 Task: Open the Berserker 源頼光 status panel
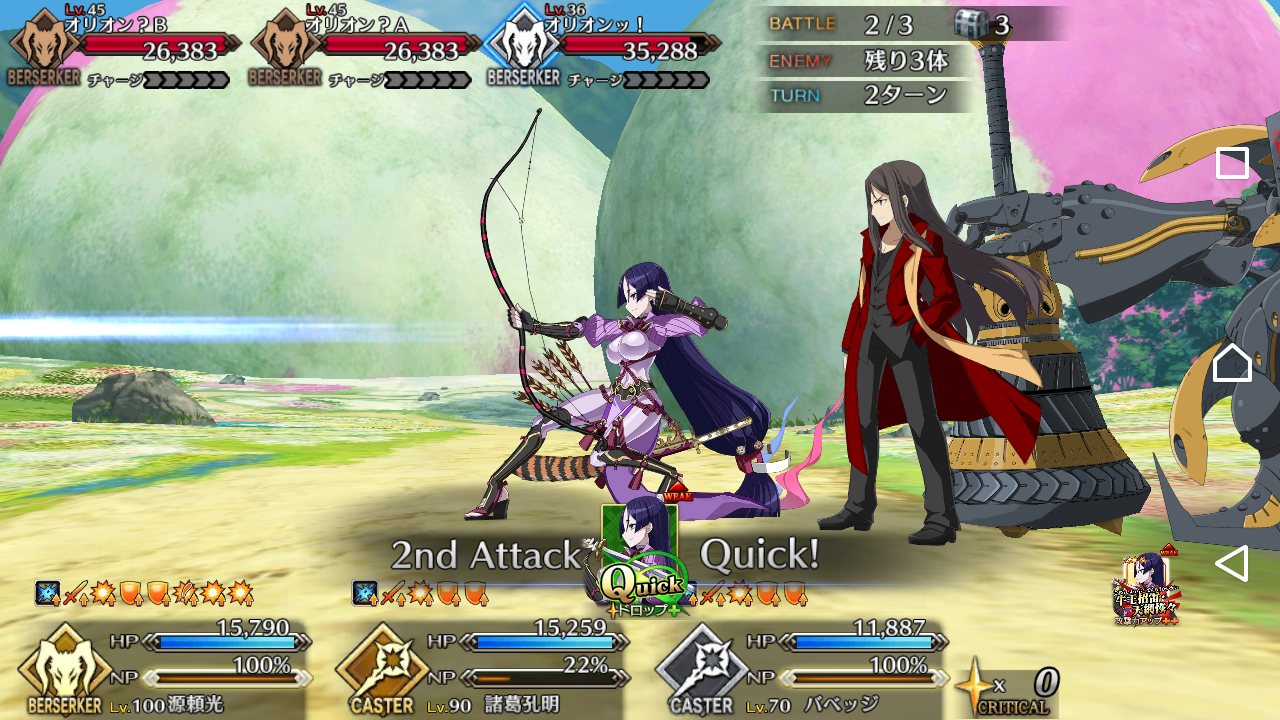165,668
